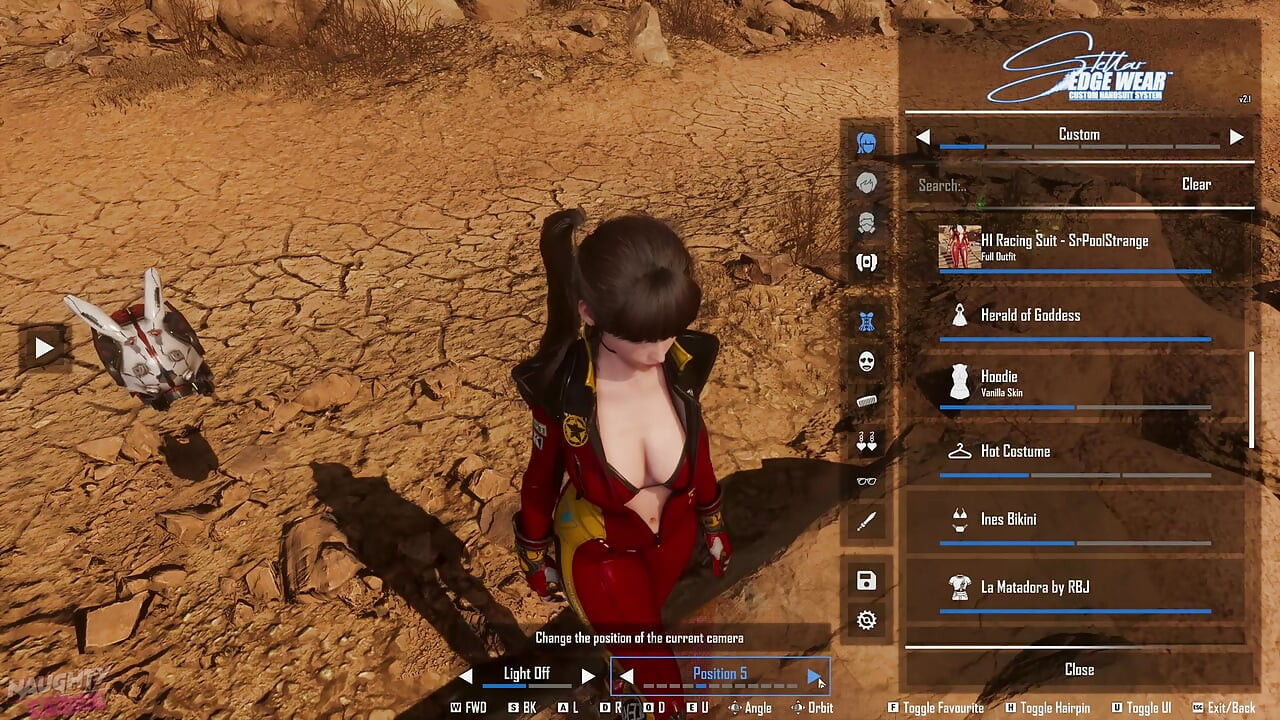Screen dimensions: 1280x720
Task: Click the Clear search button
Action: (1196, 184)
